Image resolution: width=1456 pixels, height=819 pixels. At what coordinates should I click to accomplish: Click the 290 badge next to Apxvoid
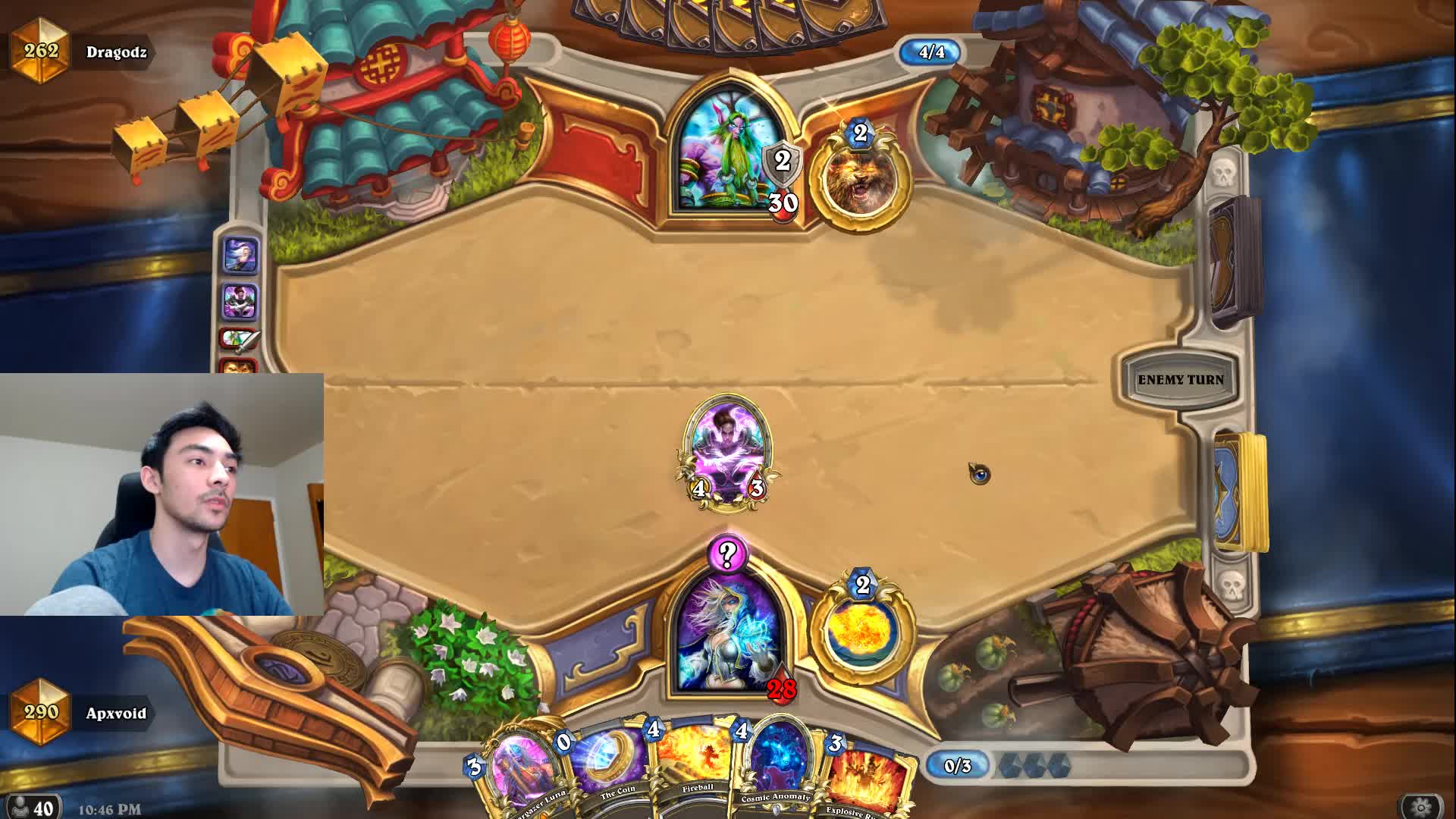(42, 713)
